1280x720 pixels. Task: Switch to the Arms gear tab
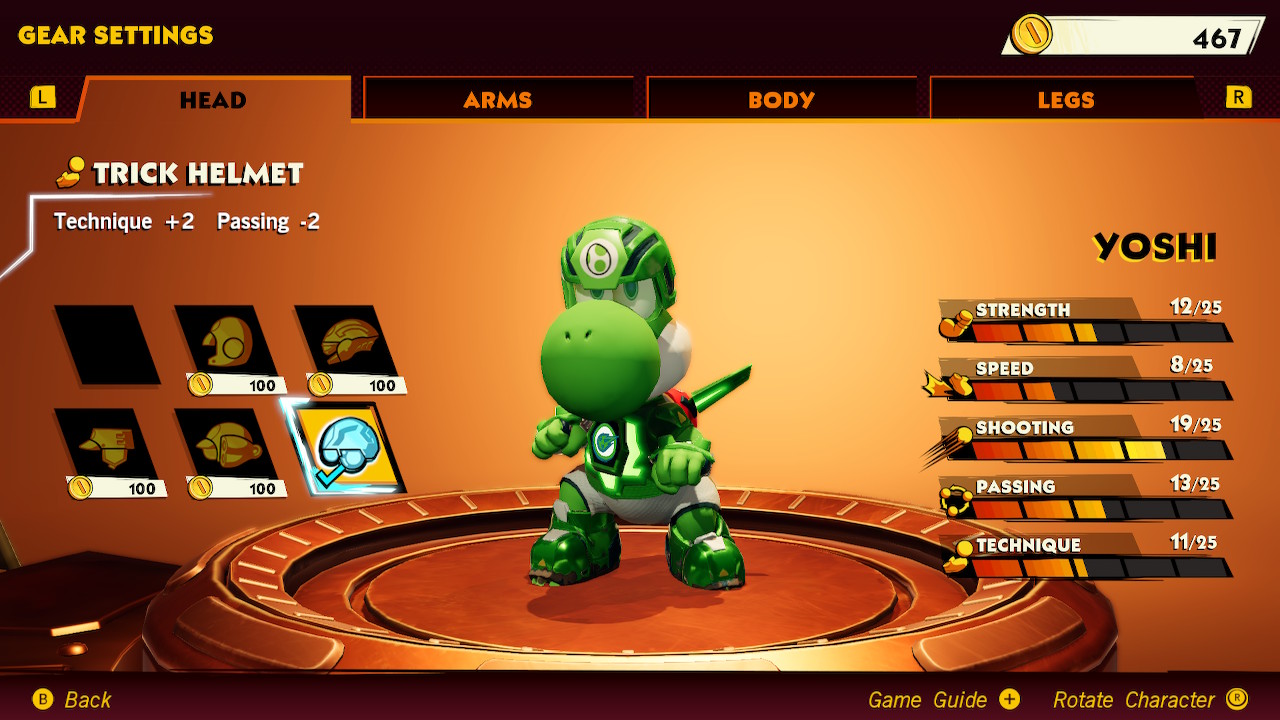tap(497, 99)
